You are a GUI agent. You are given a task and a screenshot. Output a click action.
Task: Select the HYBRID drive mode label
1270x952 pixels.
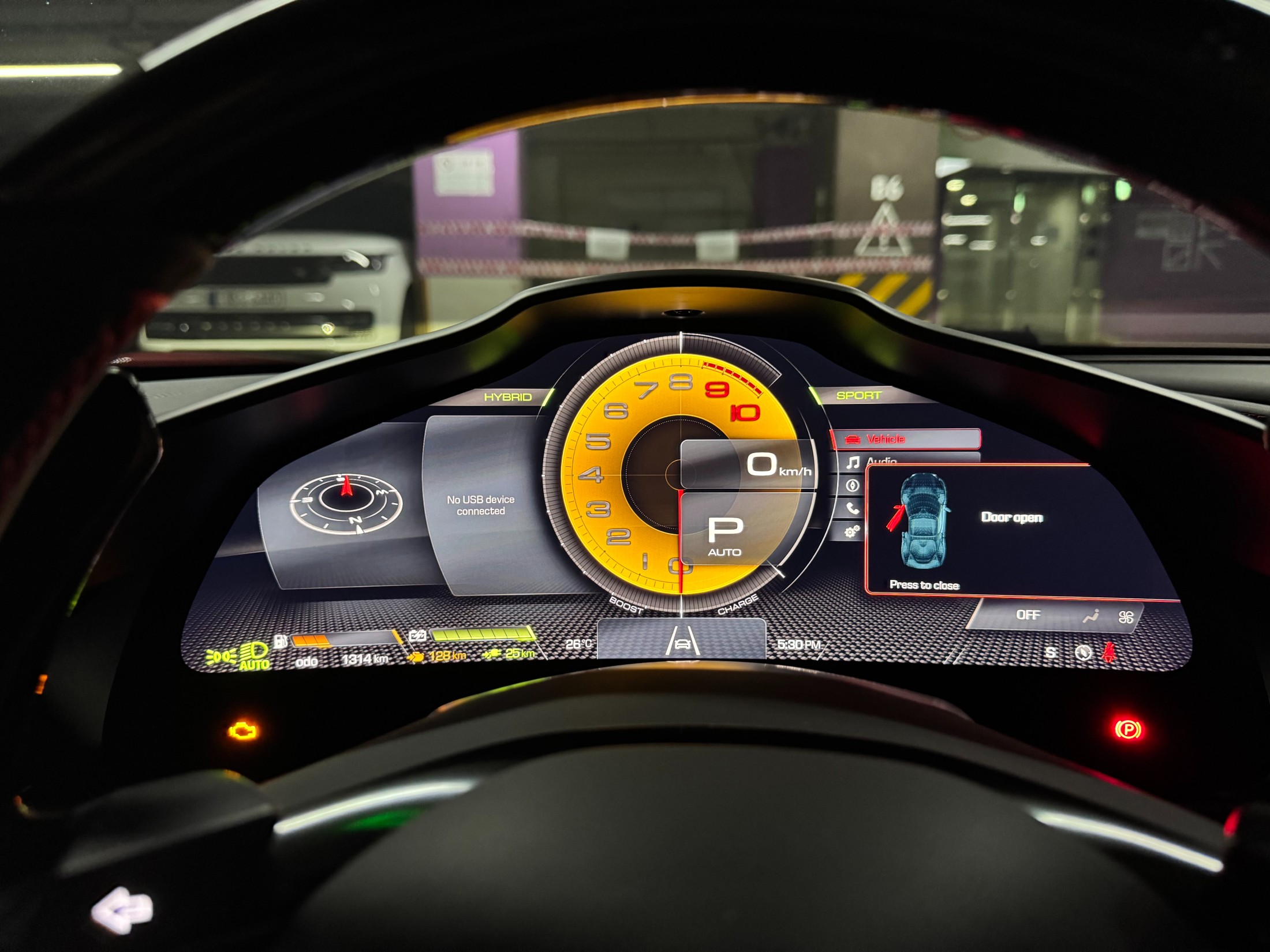(x=507, y=397)
